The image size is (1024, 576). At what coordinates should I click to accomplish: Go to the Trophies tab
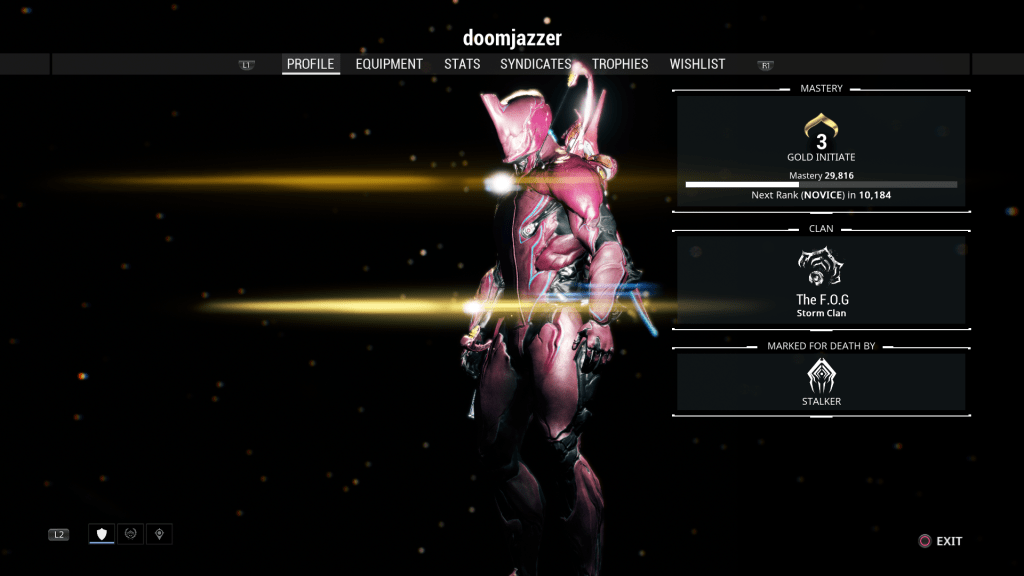click(x=620, y=64)
